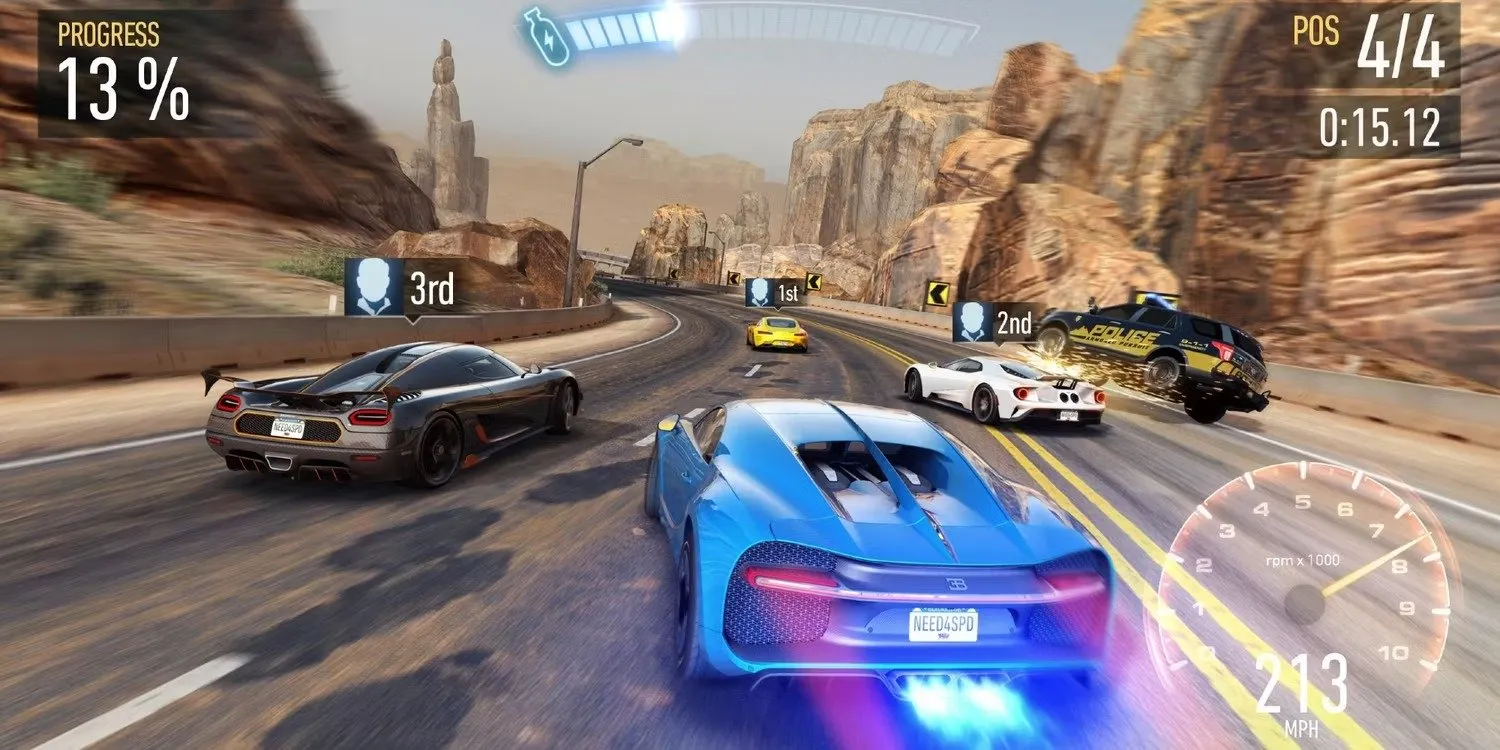Tap the nitro canister icon
Screen dimensions: 1500x750
click(545, 34)
